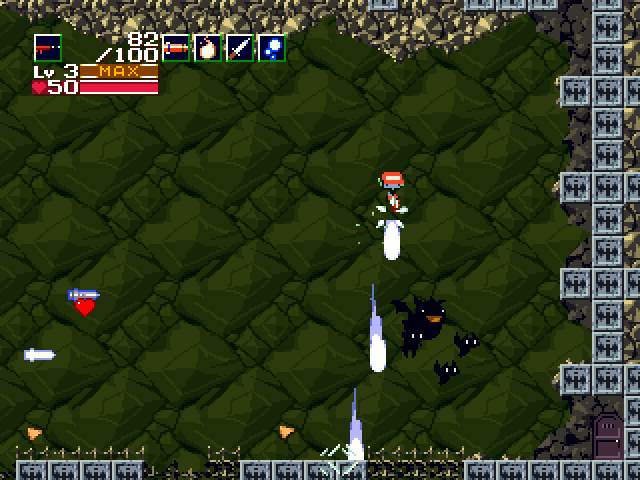Switch to the Missile Launcher weapon
Viewport: 640px width, 480px height.
point(176,47)
